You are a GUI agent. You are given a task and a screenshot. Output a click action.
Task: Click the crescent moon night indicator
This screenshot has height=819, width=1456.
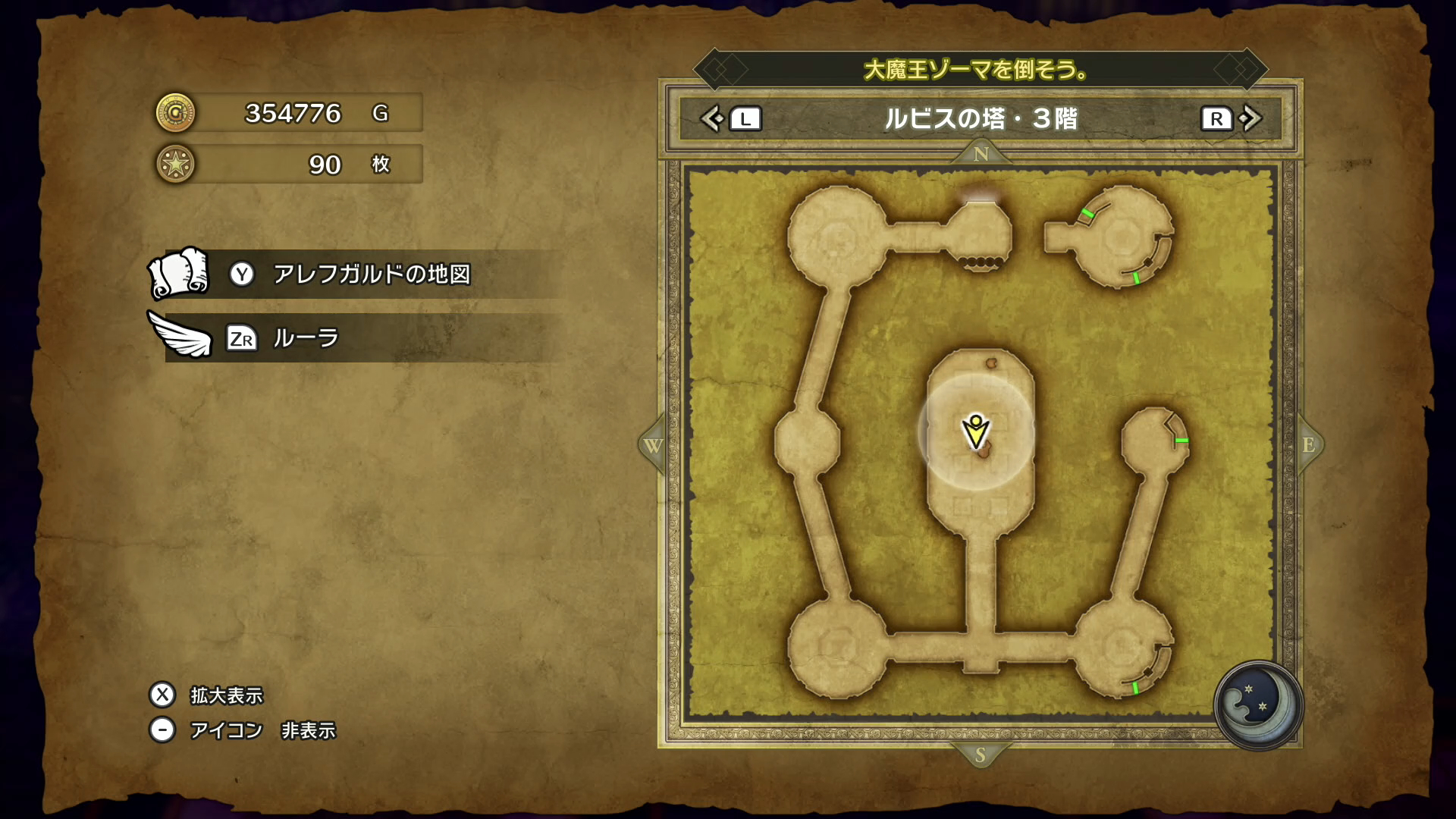[1257, 704]
